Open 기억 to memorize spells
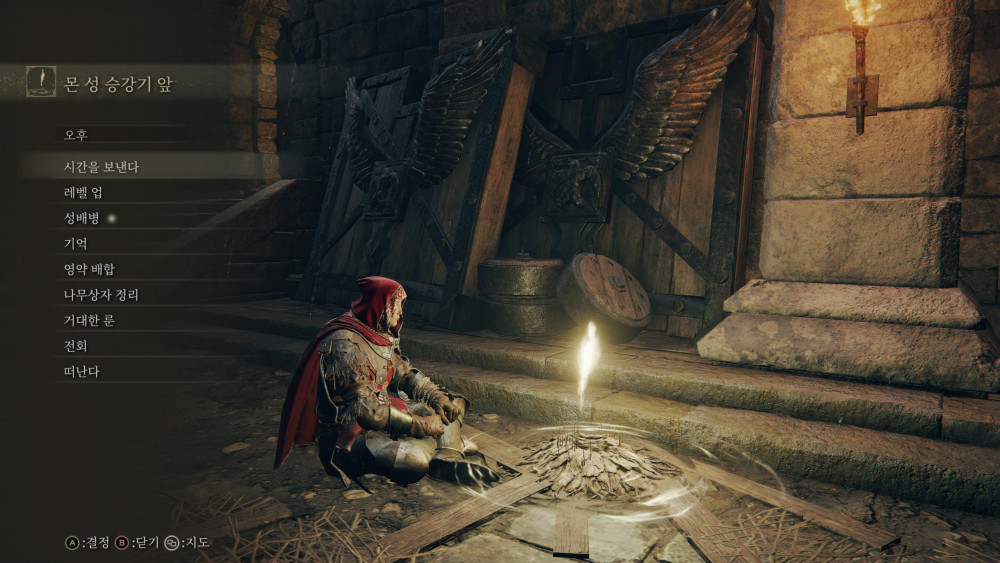1000x563 pixels. pos(76,244)
